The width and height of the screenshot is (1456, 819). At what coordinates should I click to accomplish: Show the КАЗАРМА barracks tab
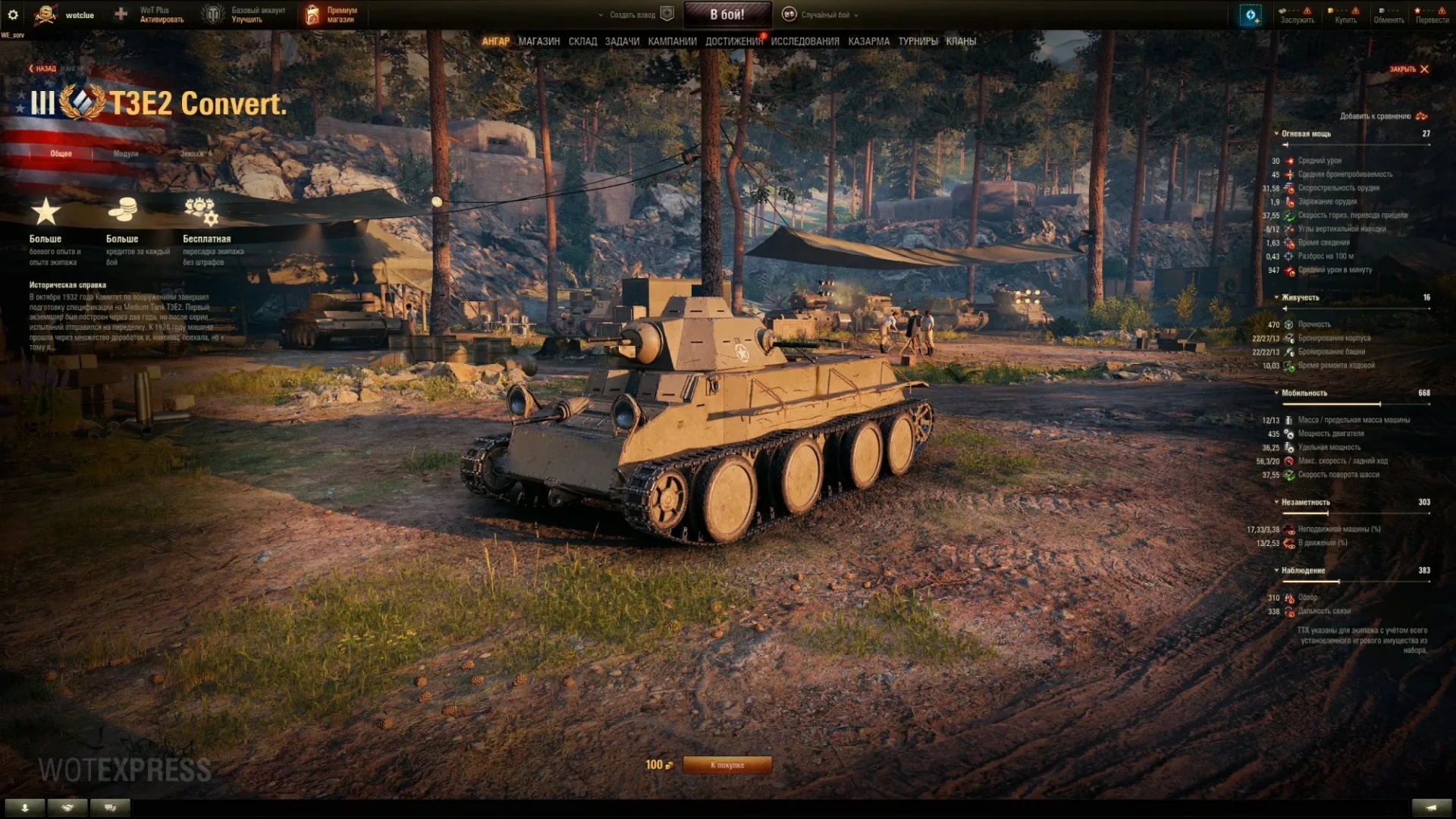tap(868, 42)
